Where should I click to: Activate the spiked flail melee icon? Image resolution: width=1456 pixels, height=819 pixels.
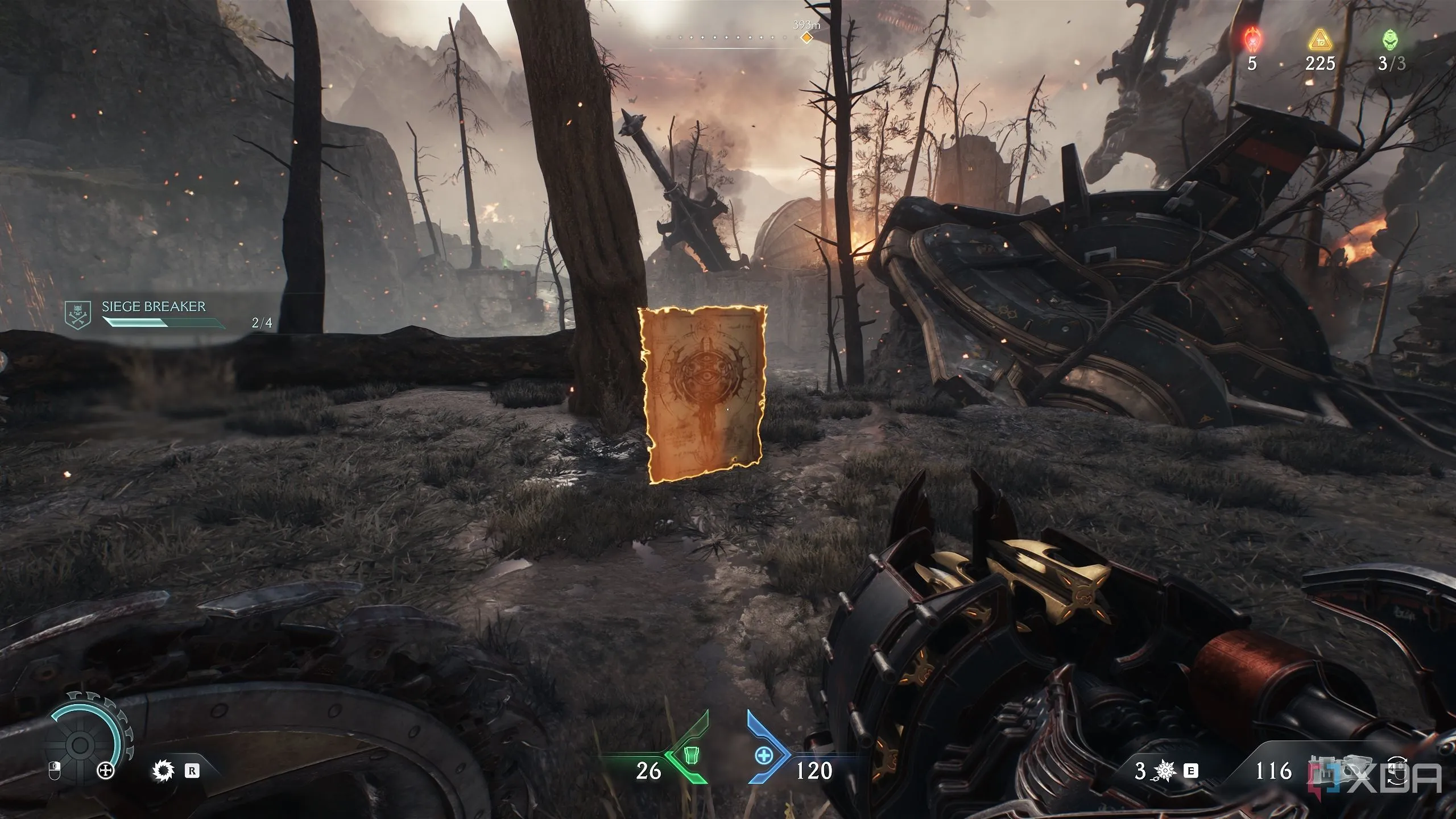1165,771
